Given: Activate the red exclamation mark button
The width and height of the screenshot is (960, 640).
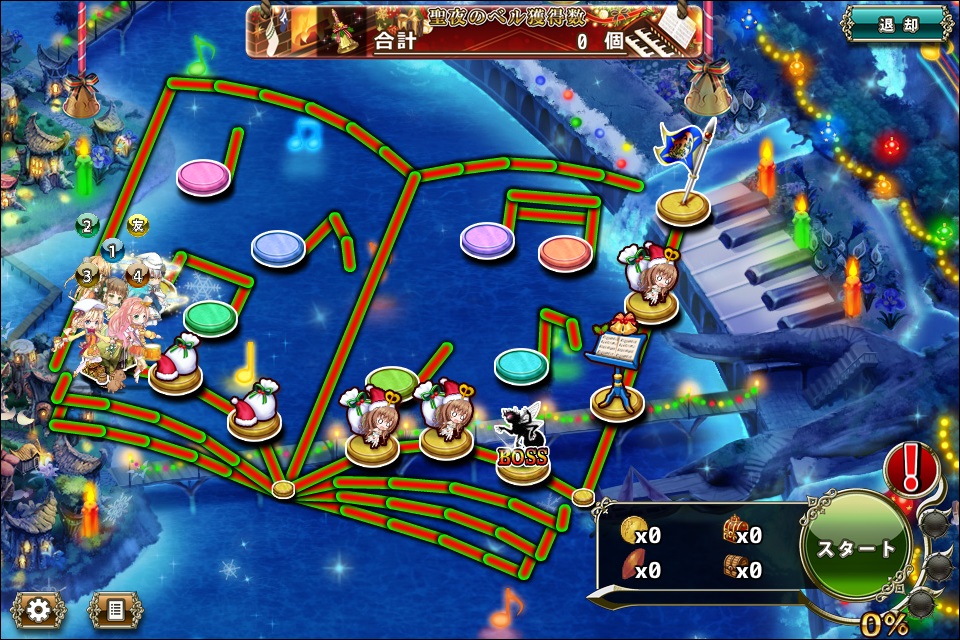Looking at the screenshot, I should (912, 466).
